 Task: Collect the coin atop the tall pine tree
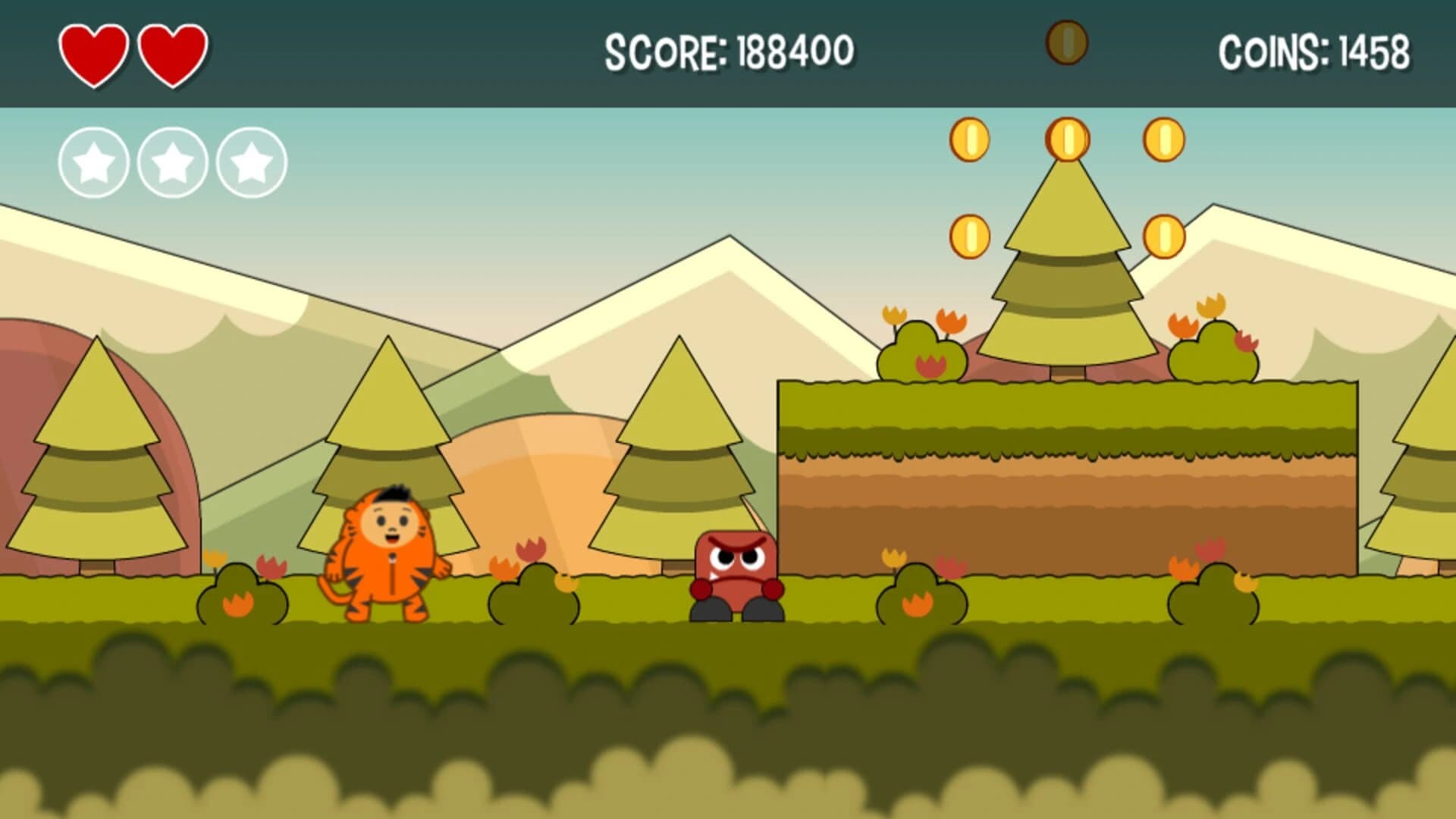(1068, 140)
